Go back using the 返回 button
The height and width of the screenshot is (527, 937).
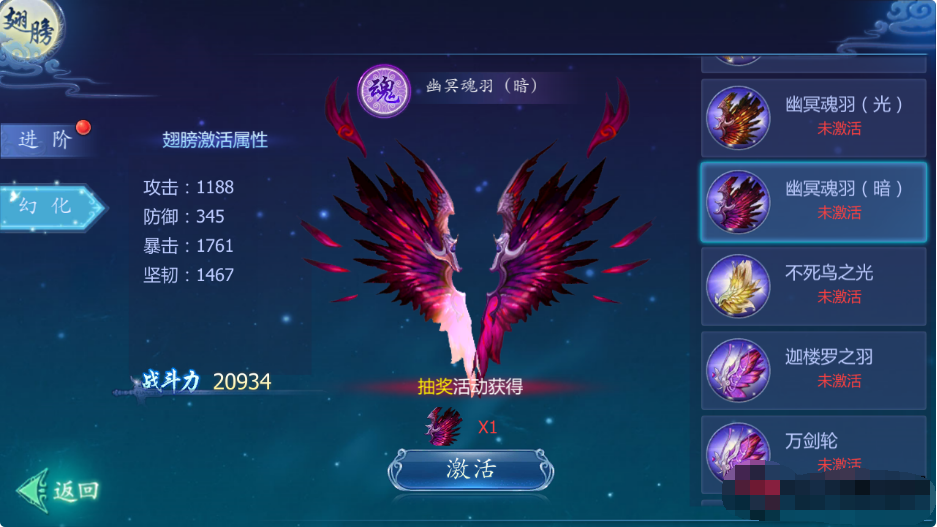[x=59, y=490]
